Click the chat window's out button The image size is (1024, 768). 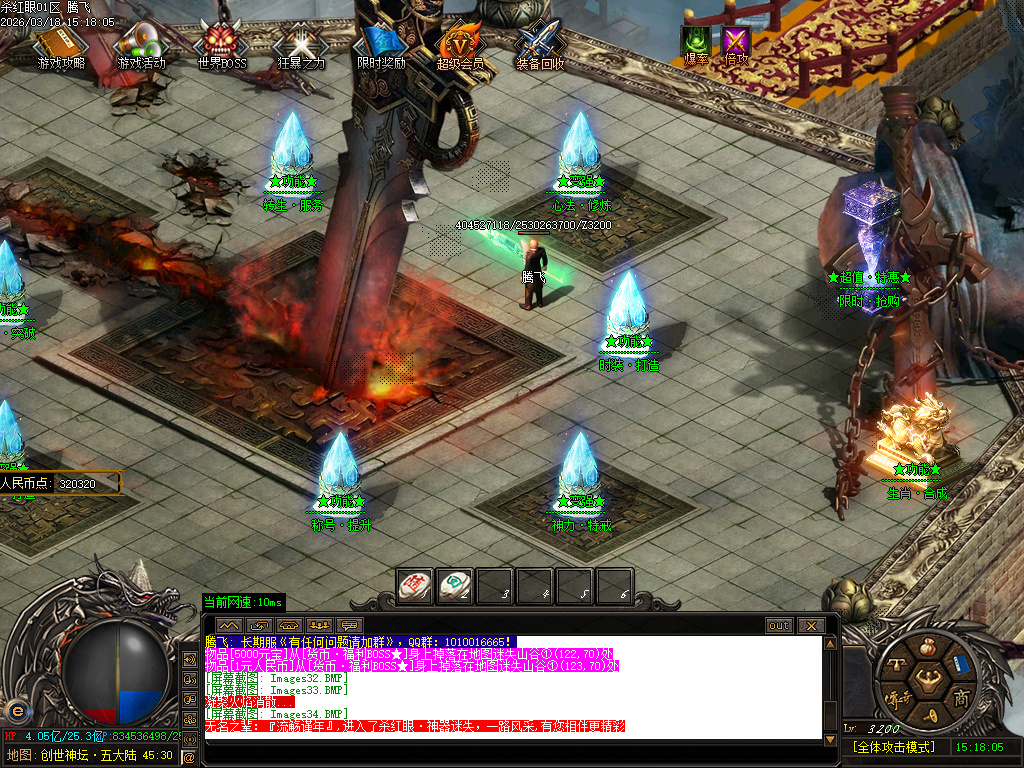point(779,625)
